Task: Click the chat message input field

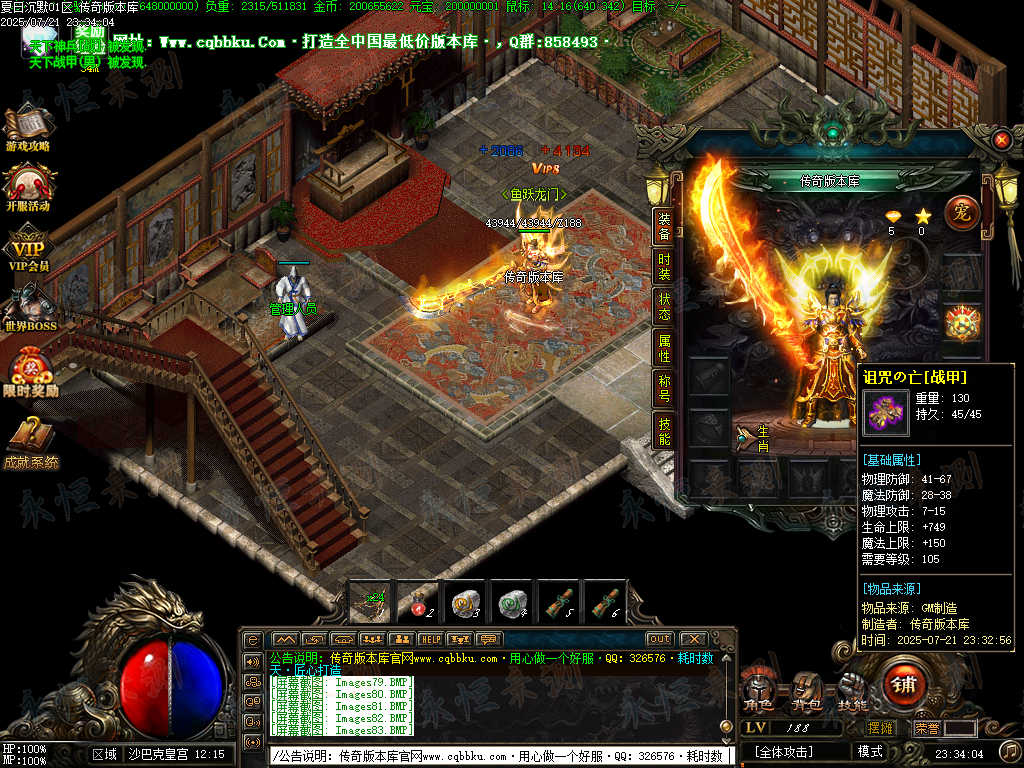Action: tap(500, 756)
